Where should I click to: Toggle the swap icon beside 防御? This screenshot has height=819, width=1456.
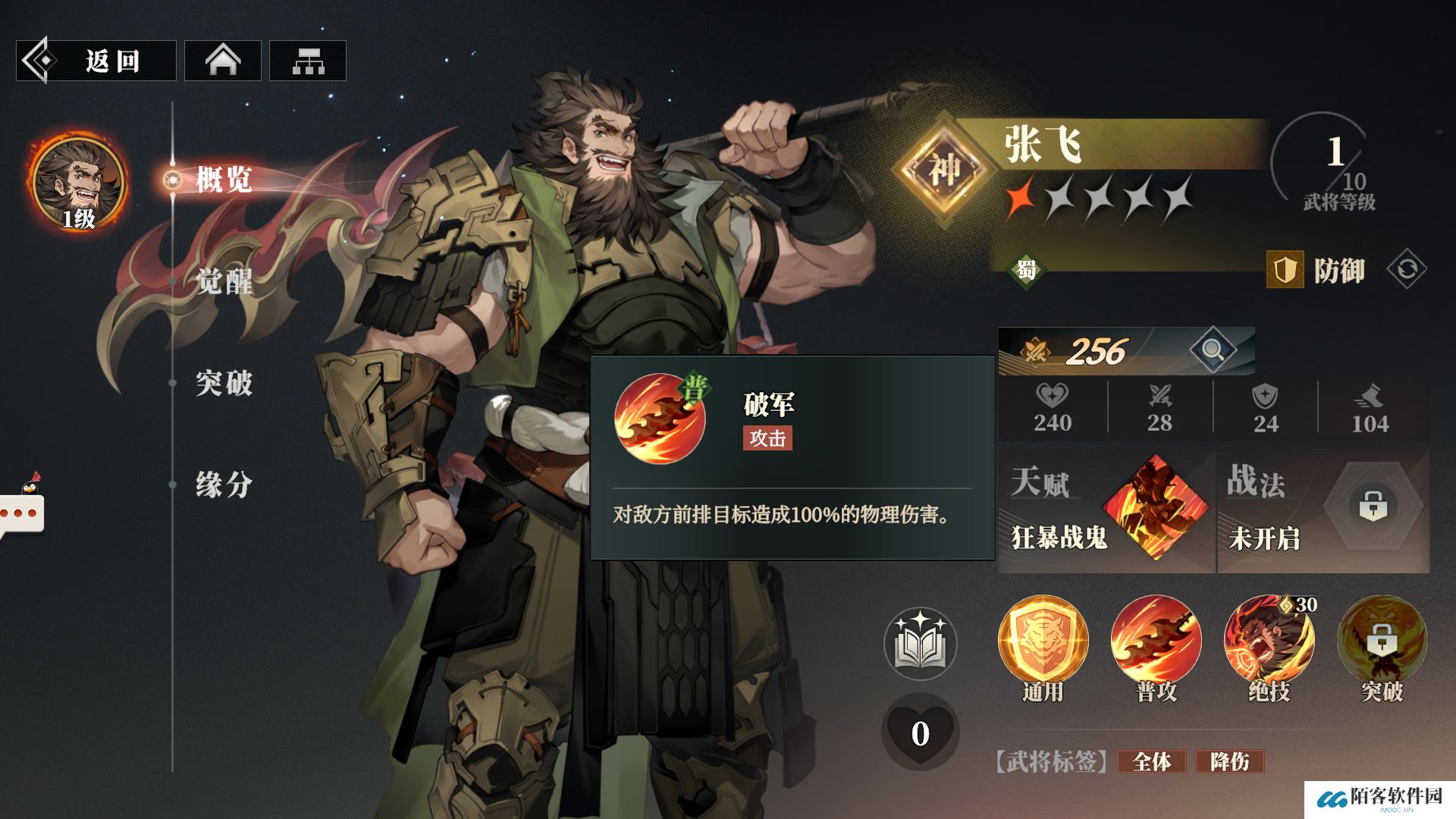(x=1407, y=269)
